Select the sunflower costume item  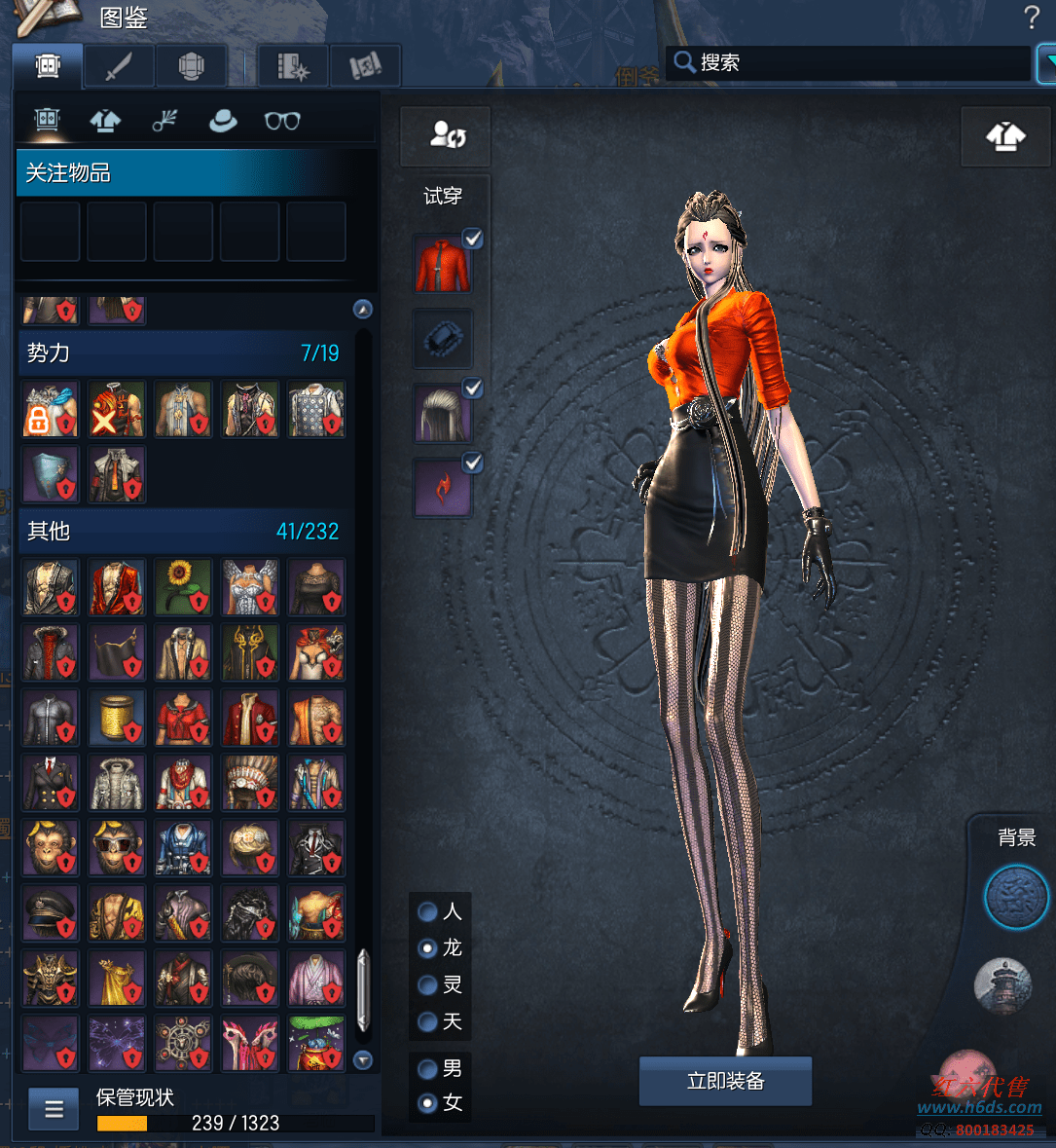(x=183, y=587)
